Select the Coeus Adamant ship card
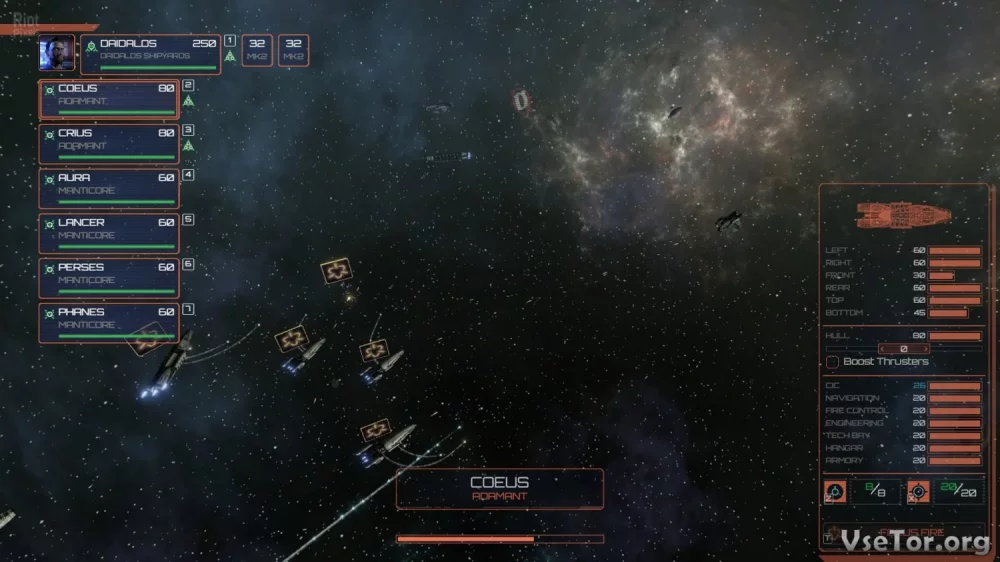Viewport: 1000px width, 562px height. click(109, 99)
